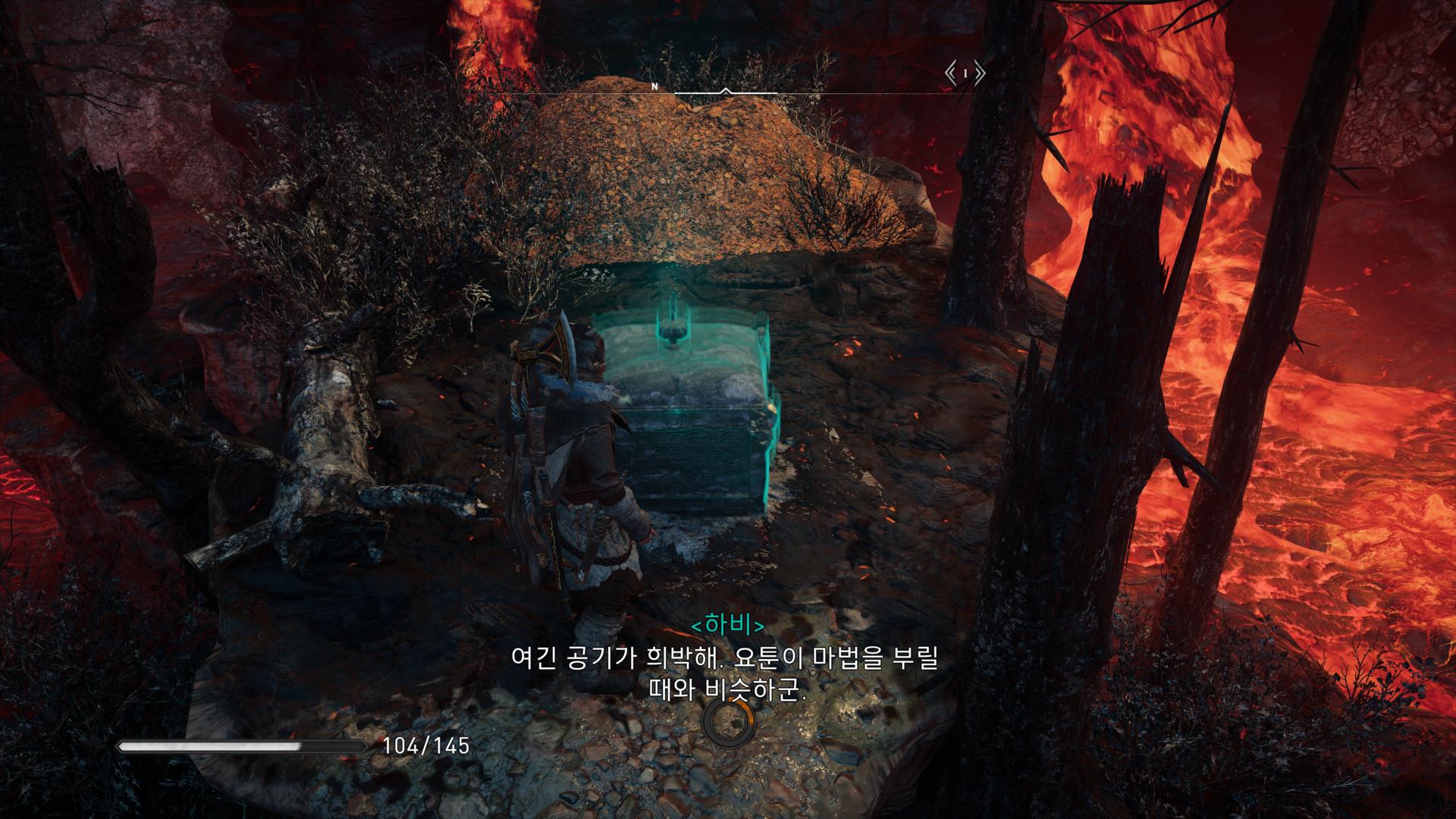Click the diamond frame around the quest counter

pyautogui.click(x=966, y=73)
